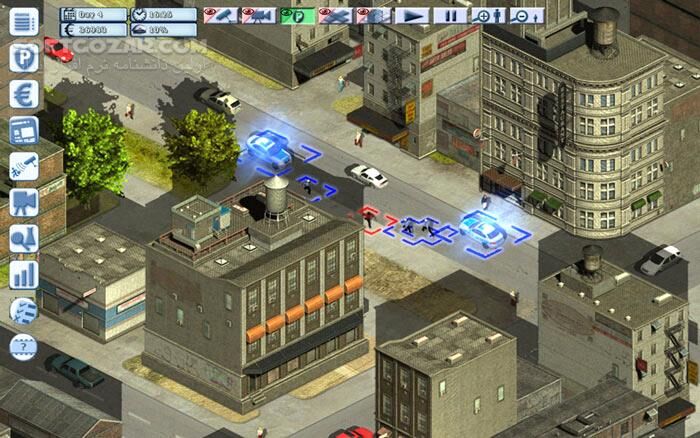Select the glowing patrol car beside the corner building
Viewport: 700px width, 438px height.
482,228
